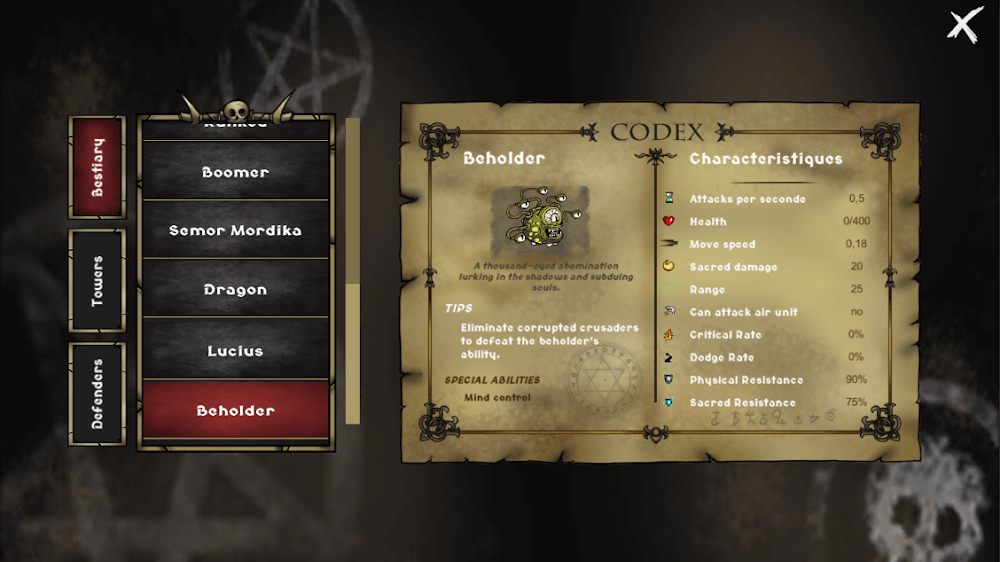
Task: Open the Towers tab
Action: pyautogui.click(x=97, y=280)
